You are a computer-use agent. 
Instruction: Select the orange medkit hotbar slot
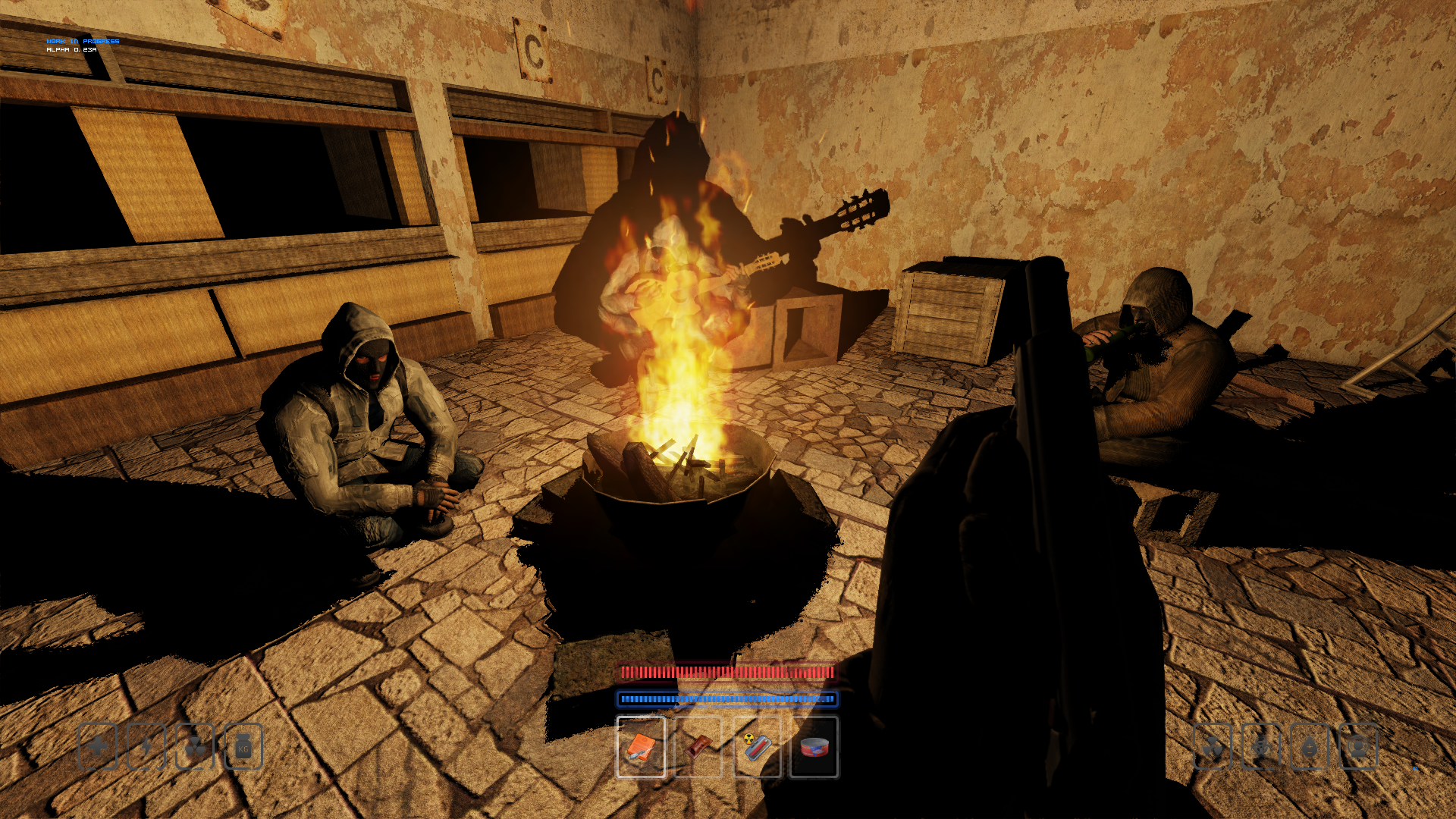(x=641, y=747)
